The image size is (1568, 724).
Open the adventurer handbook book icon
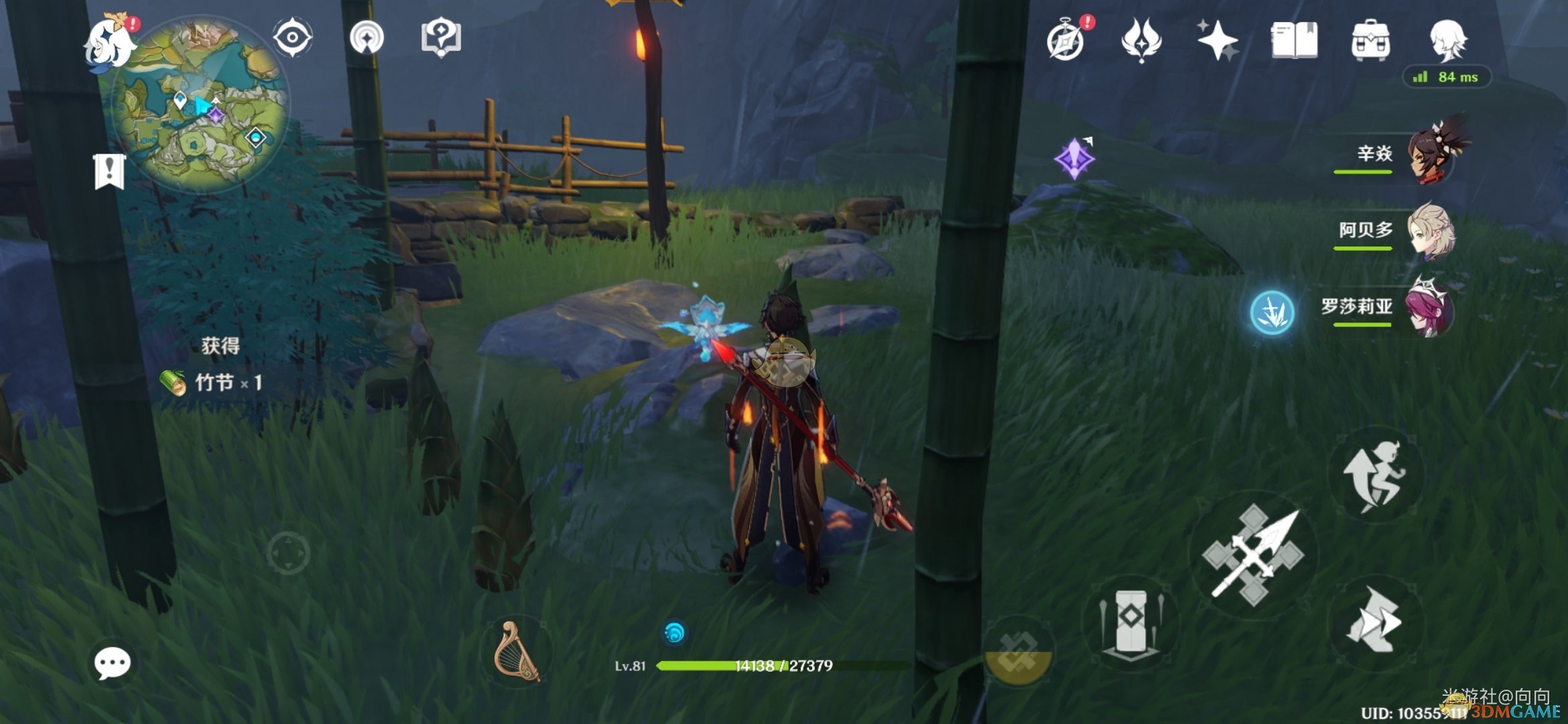coord(1294,40)
